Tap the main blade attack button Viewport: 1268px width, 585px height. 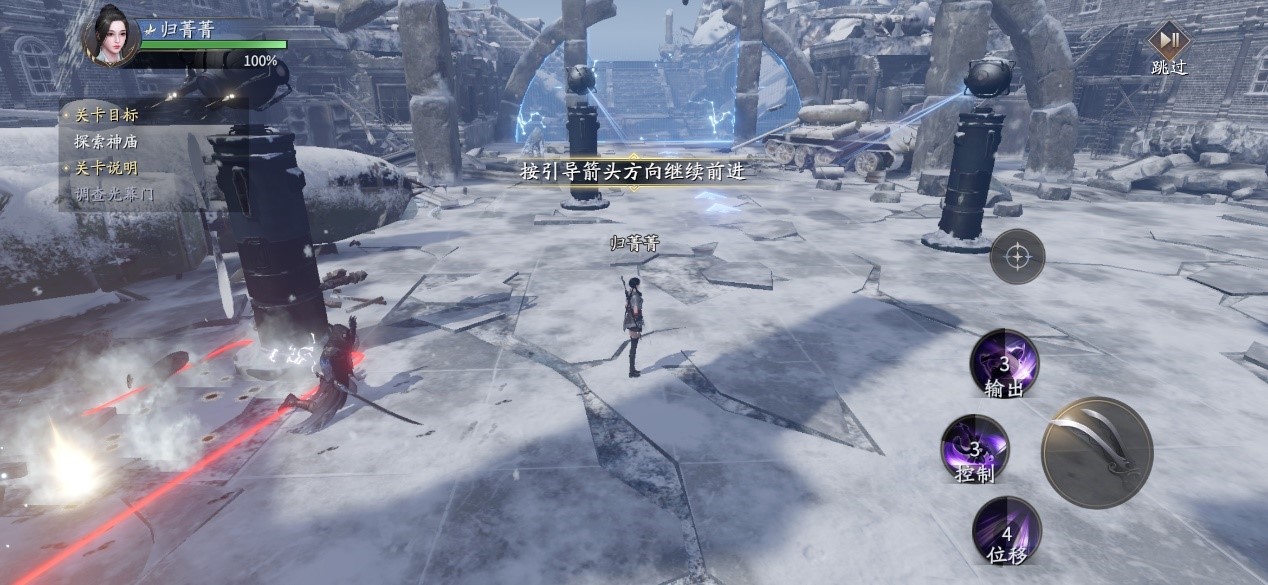(1097, 452)
